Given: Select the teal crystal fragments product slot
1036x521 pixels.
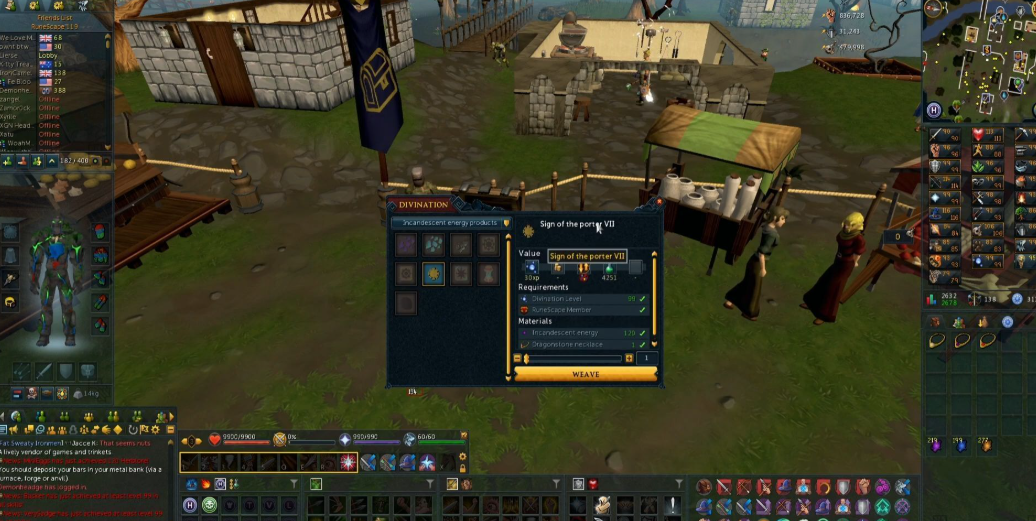Looking at the screenshot, I should [x=433, y=245].
